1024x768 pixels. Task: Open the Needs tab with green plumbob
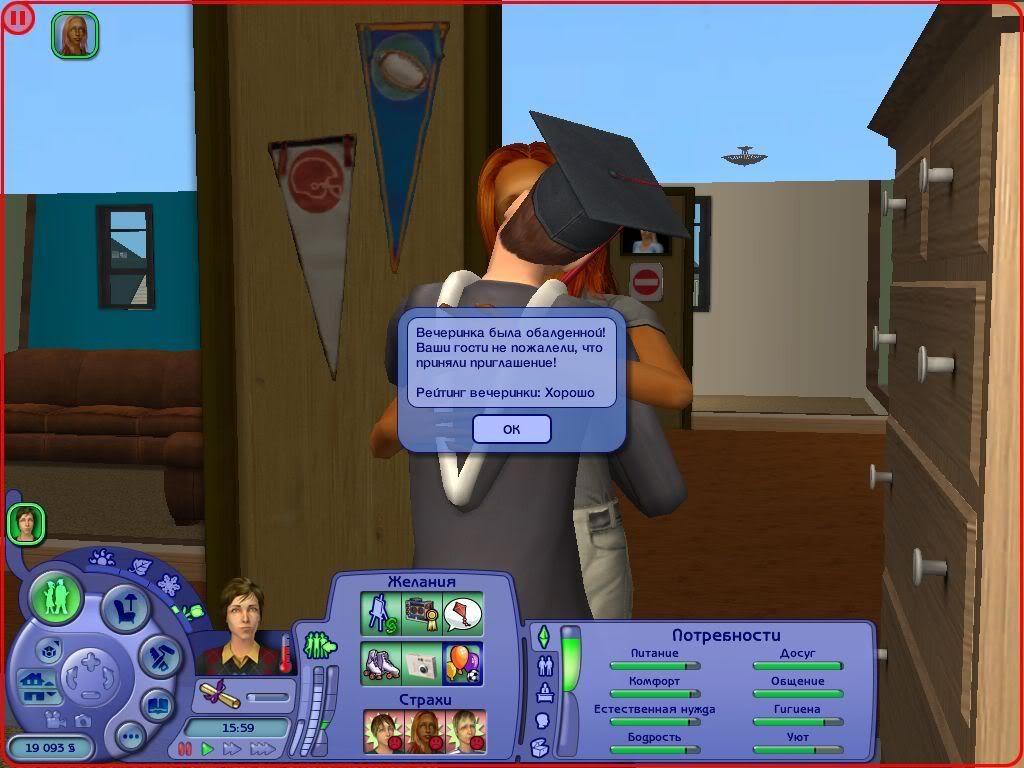[x=544, y=636]
